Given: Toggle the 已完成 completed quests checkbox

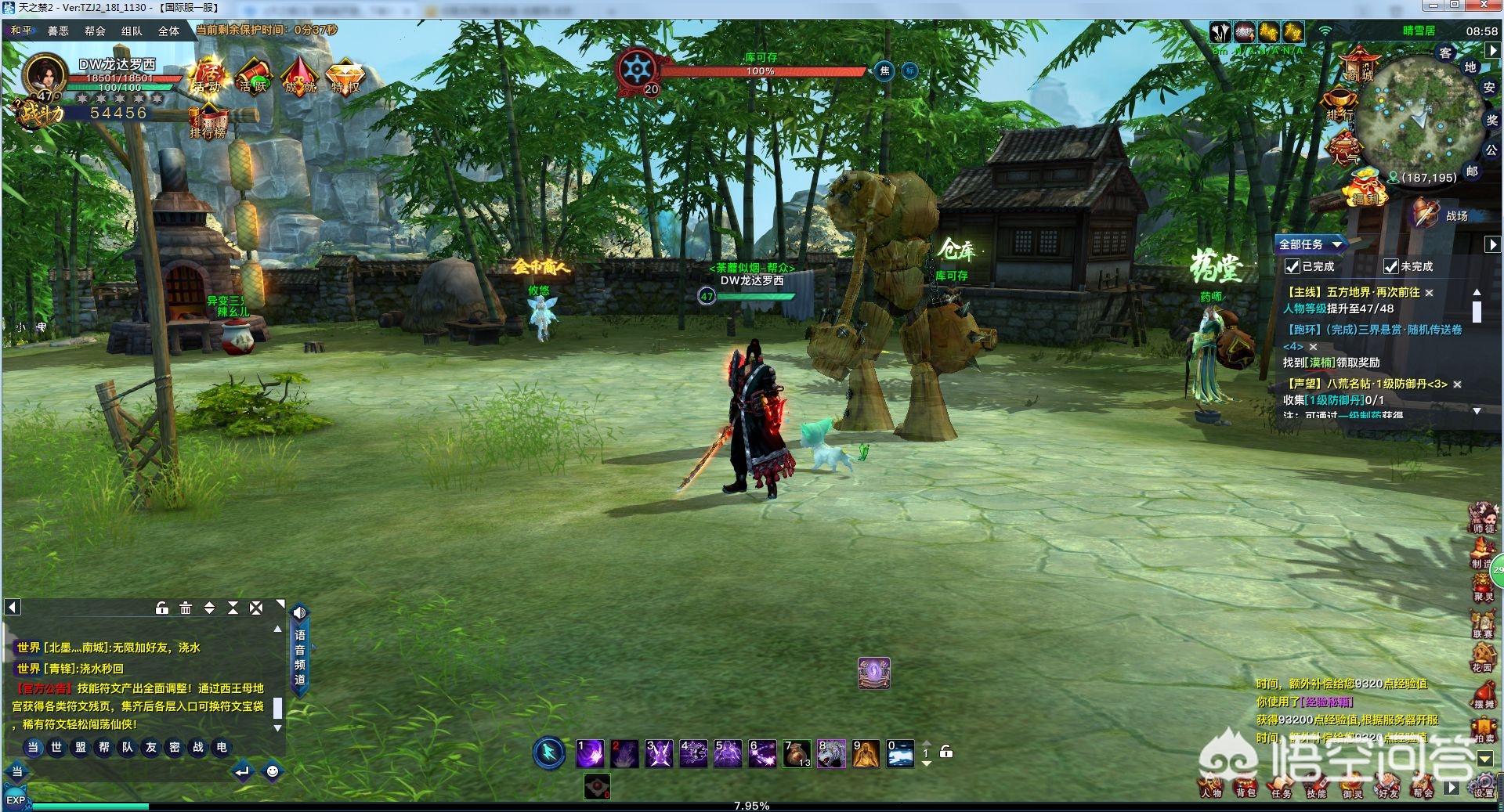Looking at the screenshot, I should [1292, 267].
